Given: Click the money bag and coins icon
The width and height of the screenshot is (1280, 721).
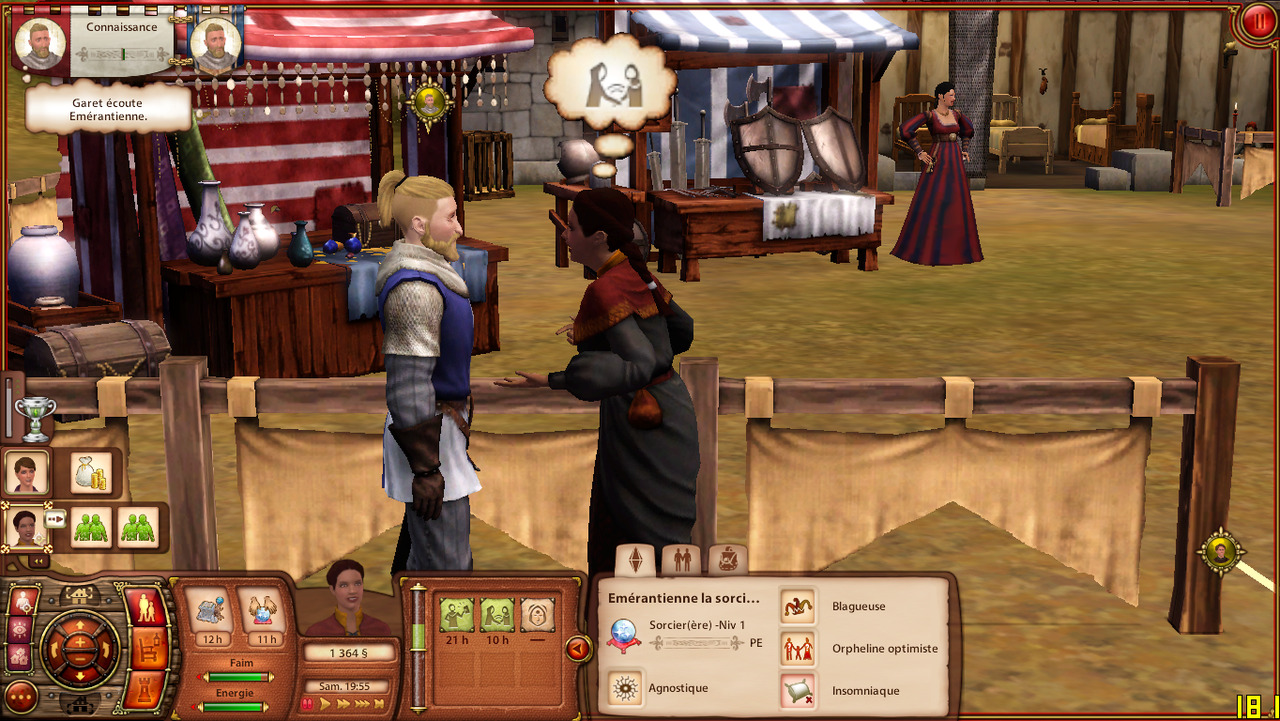Looking at the screenshot, I should coord(91,472).
